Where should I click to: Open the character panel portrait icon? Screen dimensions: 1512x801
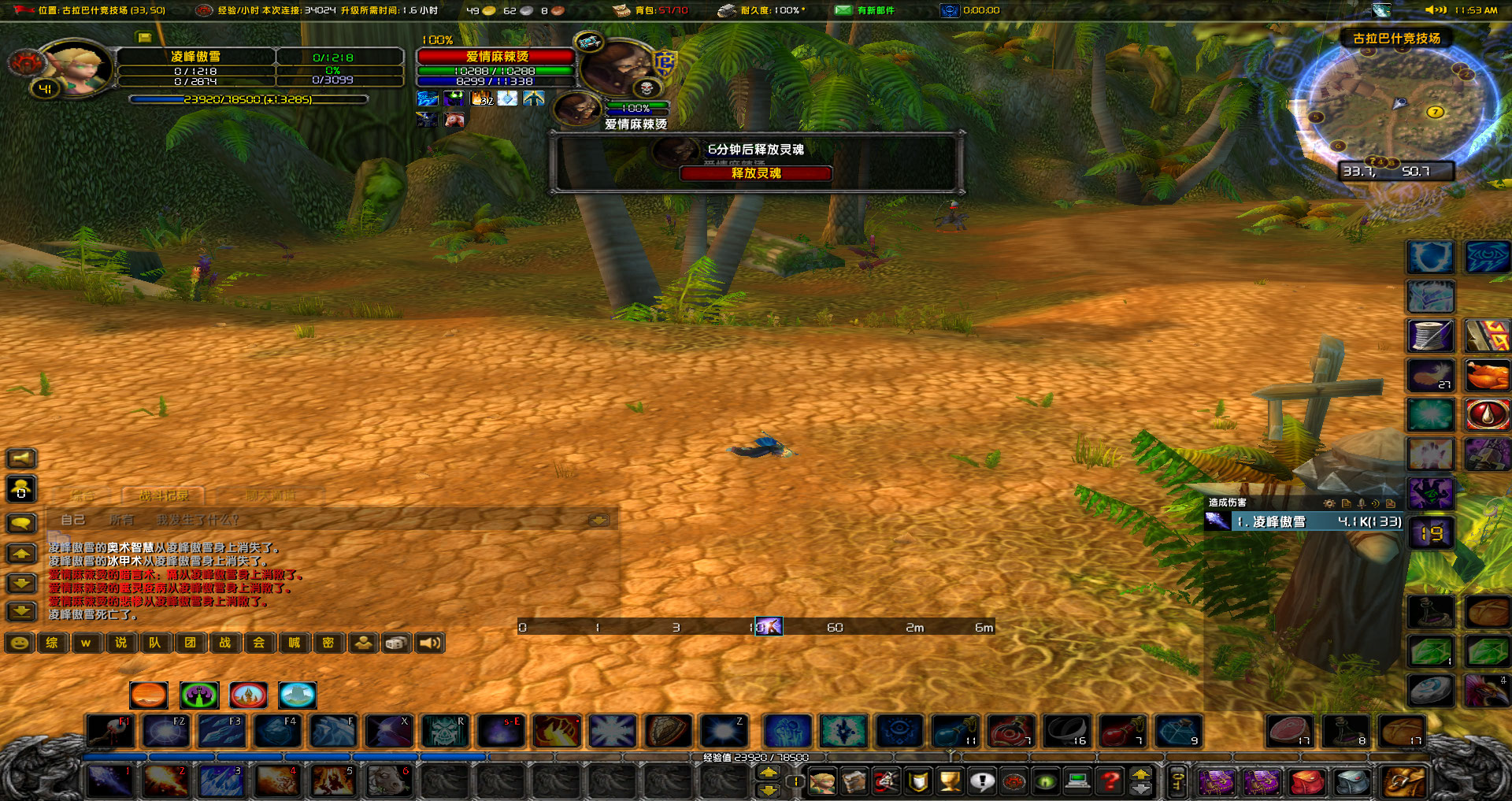pyautogui.click(x=823, y=781)
